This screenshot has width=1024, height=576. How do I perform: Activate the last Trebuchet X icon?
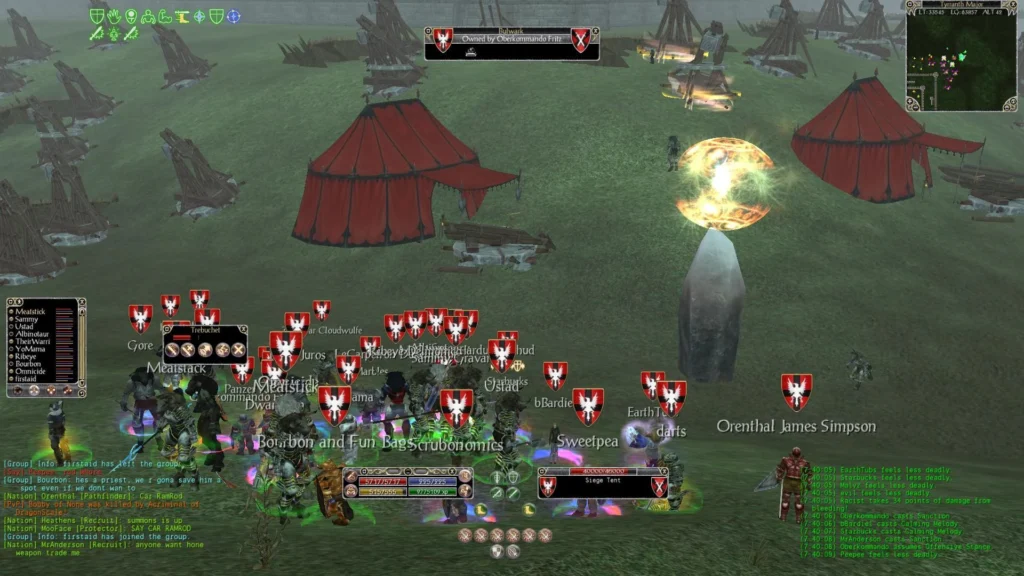(x=238, y=349)
